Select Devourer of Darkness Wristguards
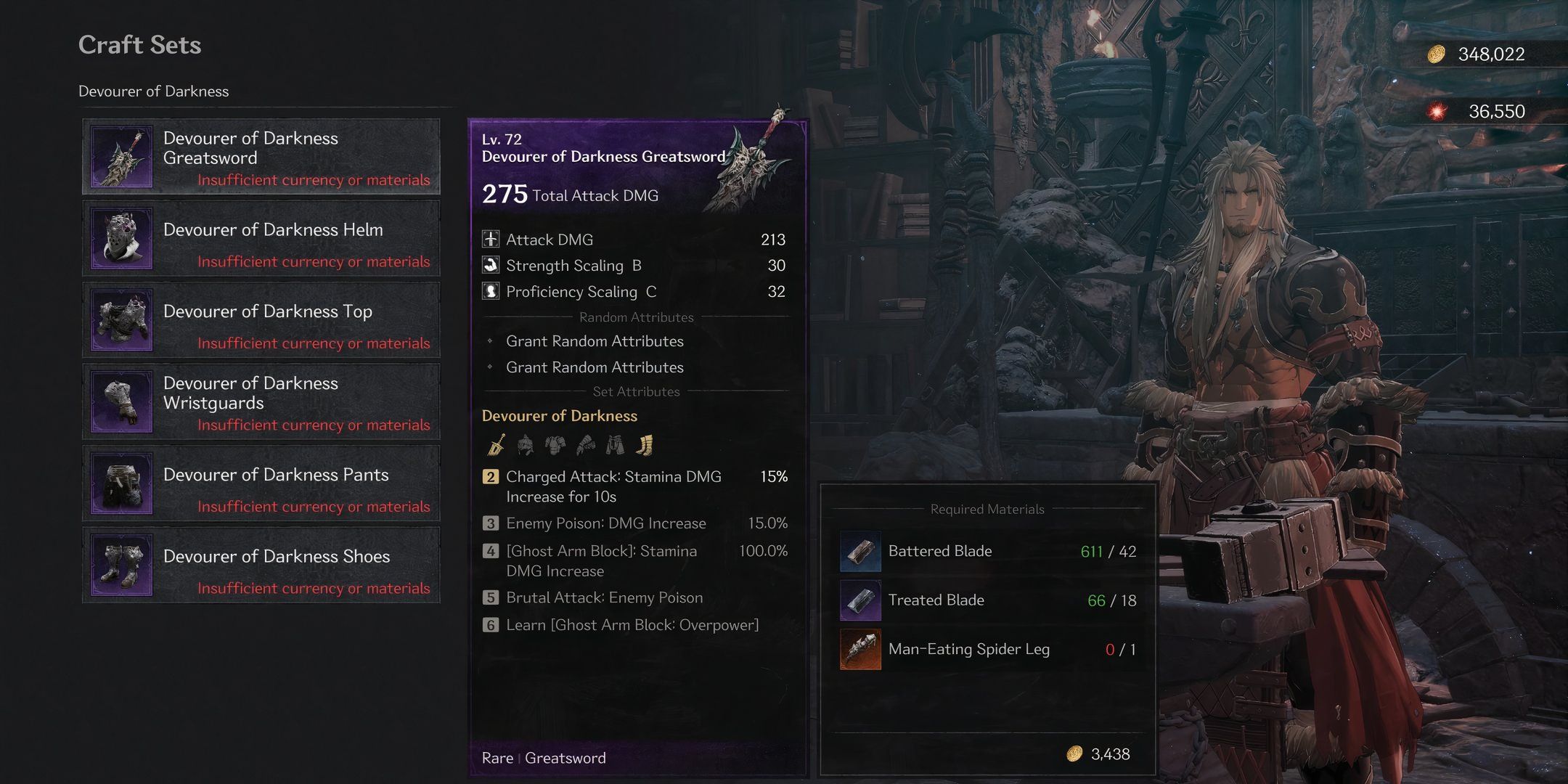 (261, 401)
